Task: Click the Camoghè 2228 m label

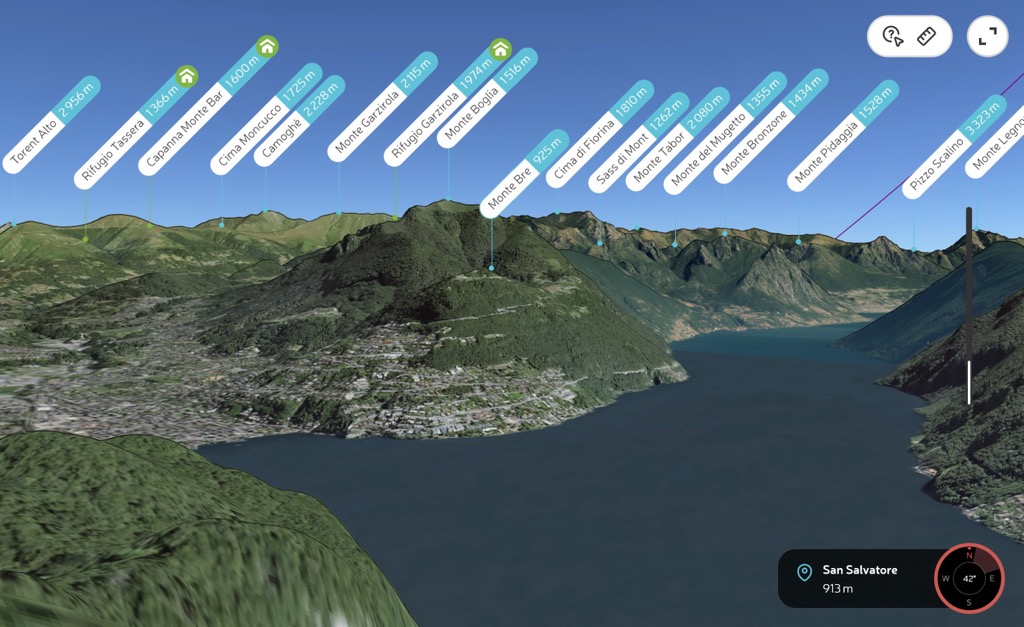Action: pos(300,120)
